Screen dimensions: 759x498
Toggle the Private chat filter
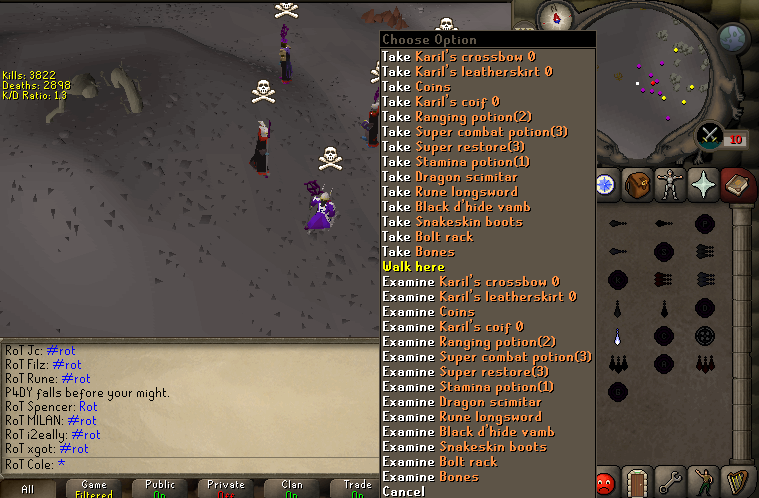[226, 488]
